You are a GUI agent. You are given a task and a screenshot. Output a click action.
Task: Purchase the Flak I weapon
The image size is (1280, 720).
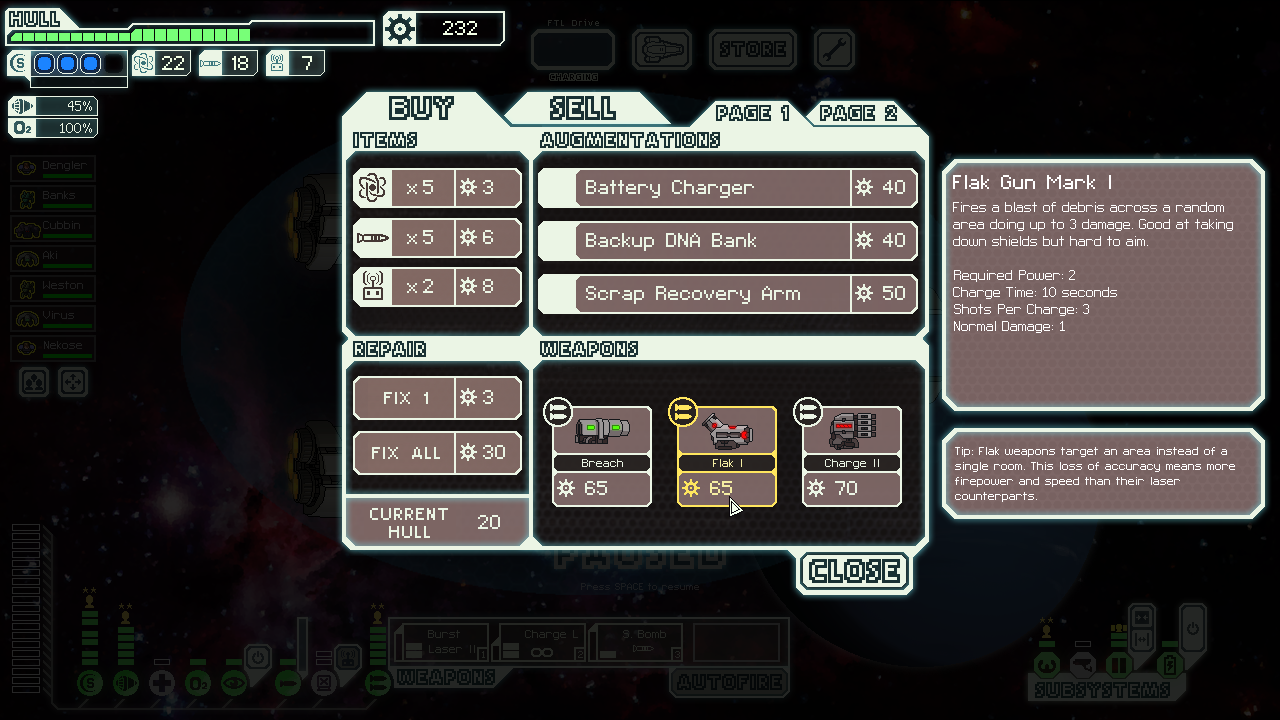[727, 456]
